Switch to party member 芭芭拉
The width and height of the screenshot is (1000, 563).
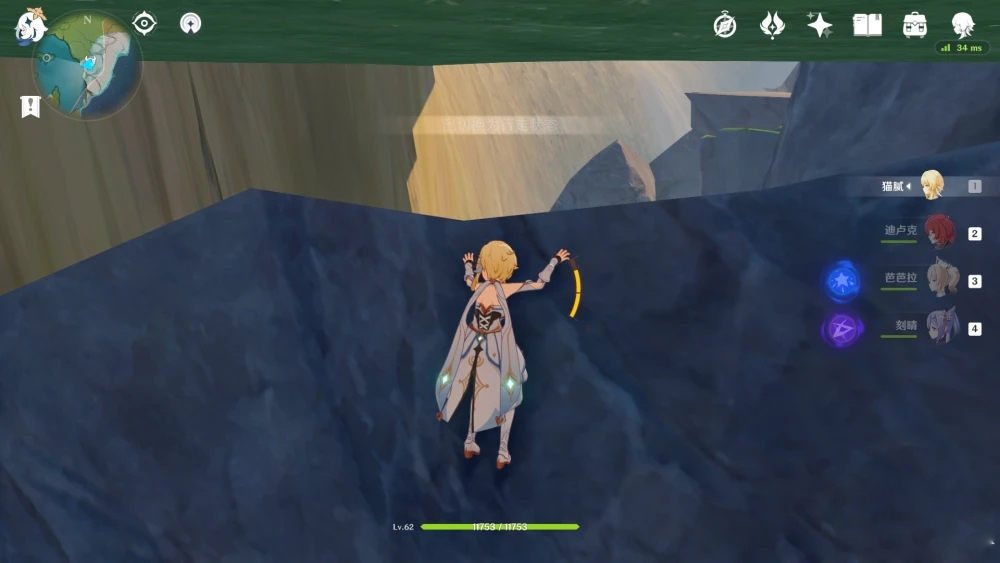click(x=941, y=279)
